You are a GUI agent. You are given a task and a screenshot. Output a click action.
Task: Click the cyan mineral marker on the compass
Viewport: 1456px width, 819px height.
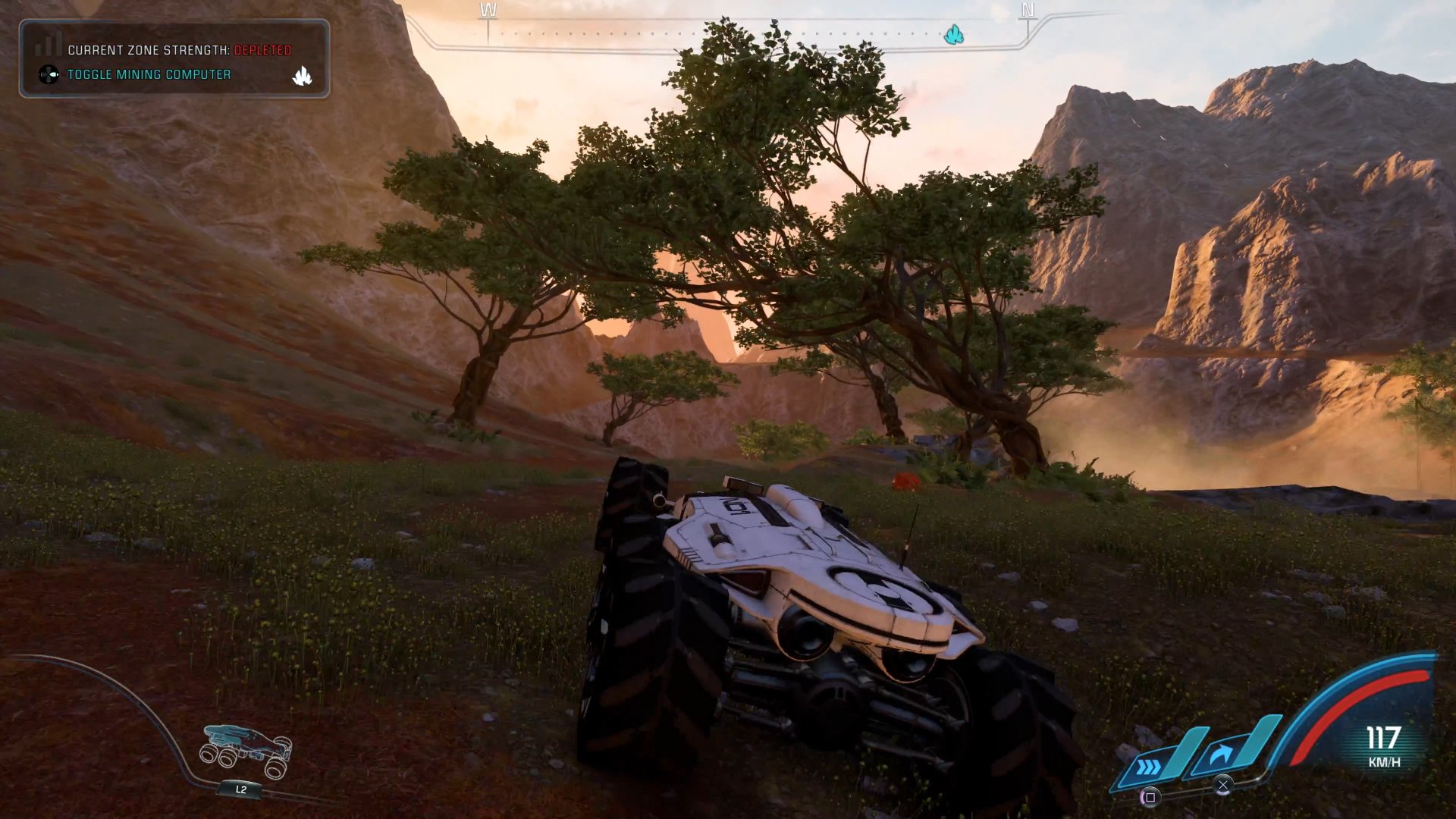(952, 33)
